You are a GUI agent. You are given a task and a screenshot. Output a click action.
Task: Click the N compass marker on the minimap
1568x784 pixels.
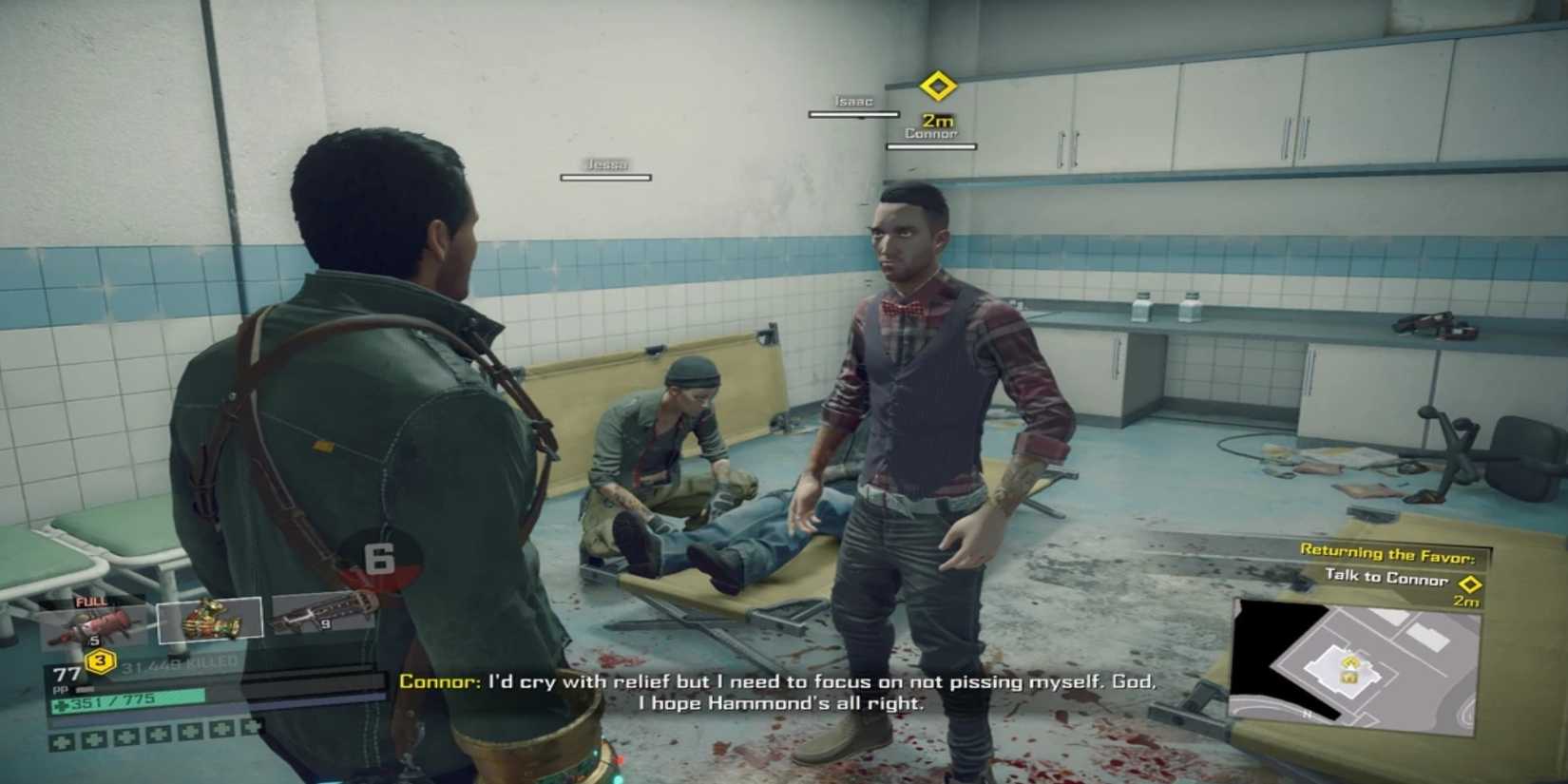click(1308, 714)
